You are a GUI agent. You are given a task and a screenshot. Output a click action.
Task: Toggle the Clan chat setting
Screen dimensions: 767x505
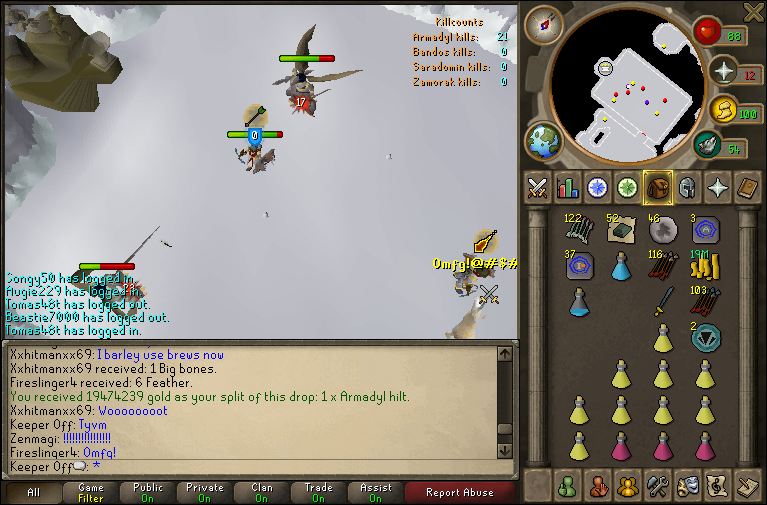[262, 492]
